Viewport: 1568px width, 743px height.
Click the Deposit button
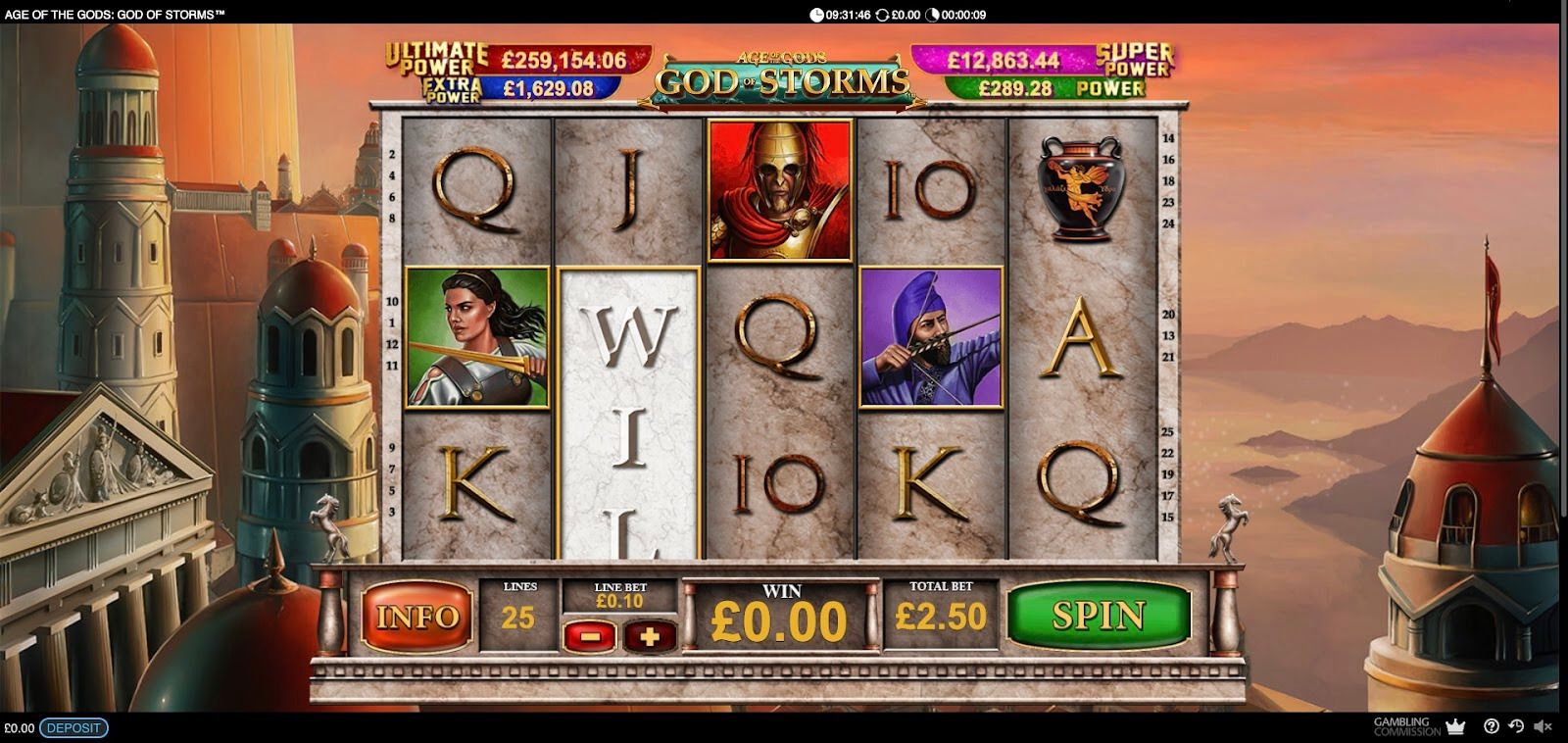click(73, 728)
